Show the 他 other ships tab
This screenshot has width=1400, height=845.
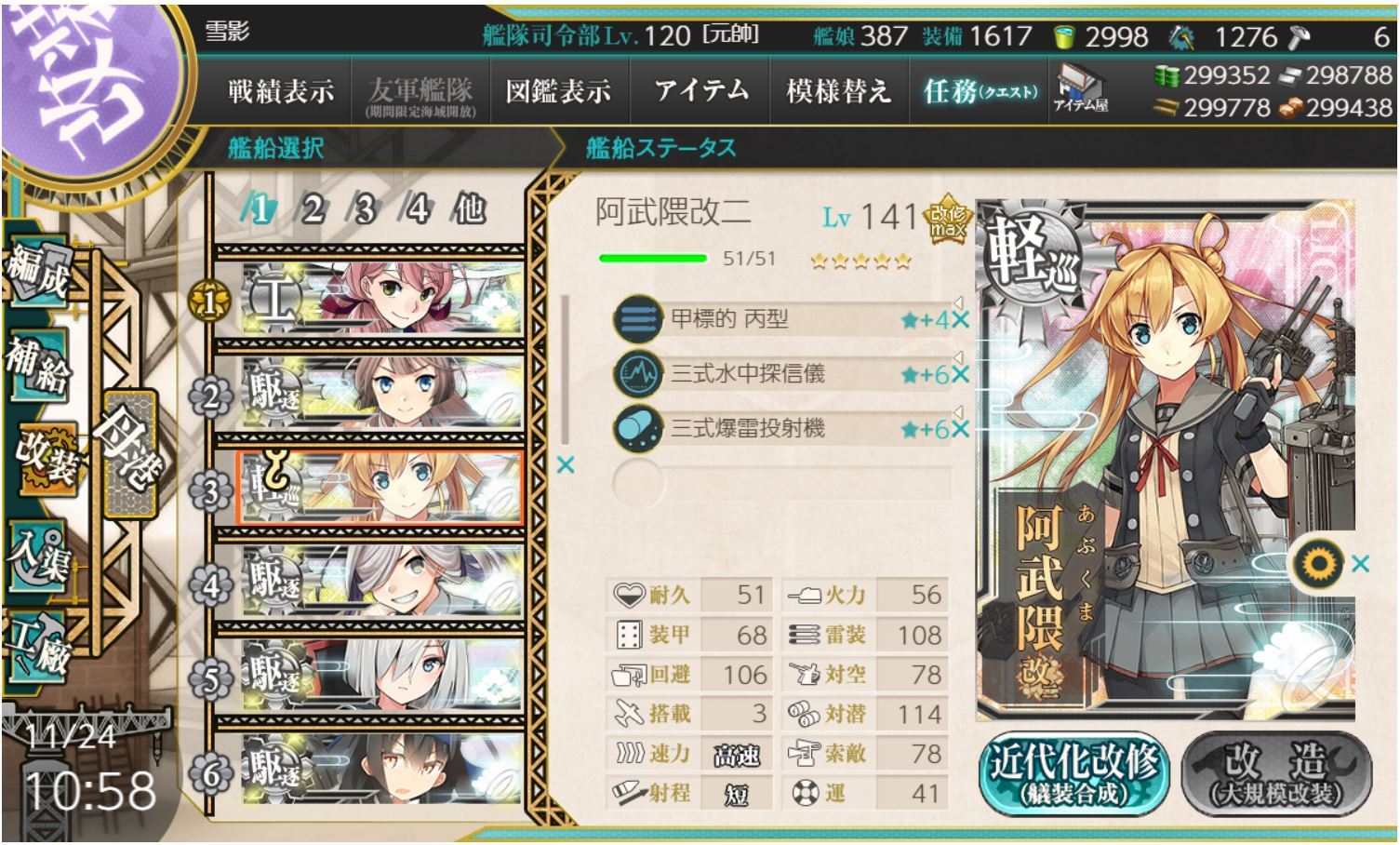click(x=469, y=209)
